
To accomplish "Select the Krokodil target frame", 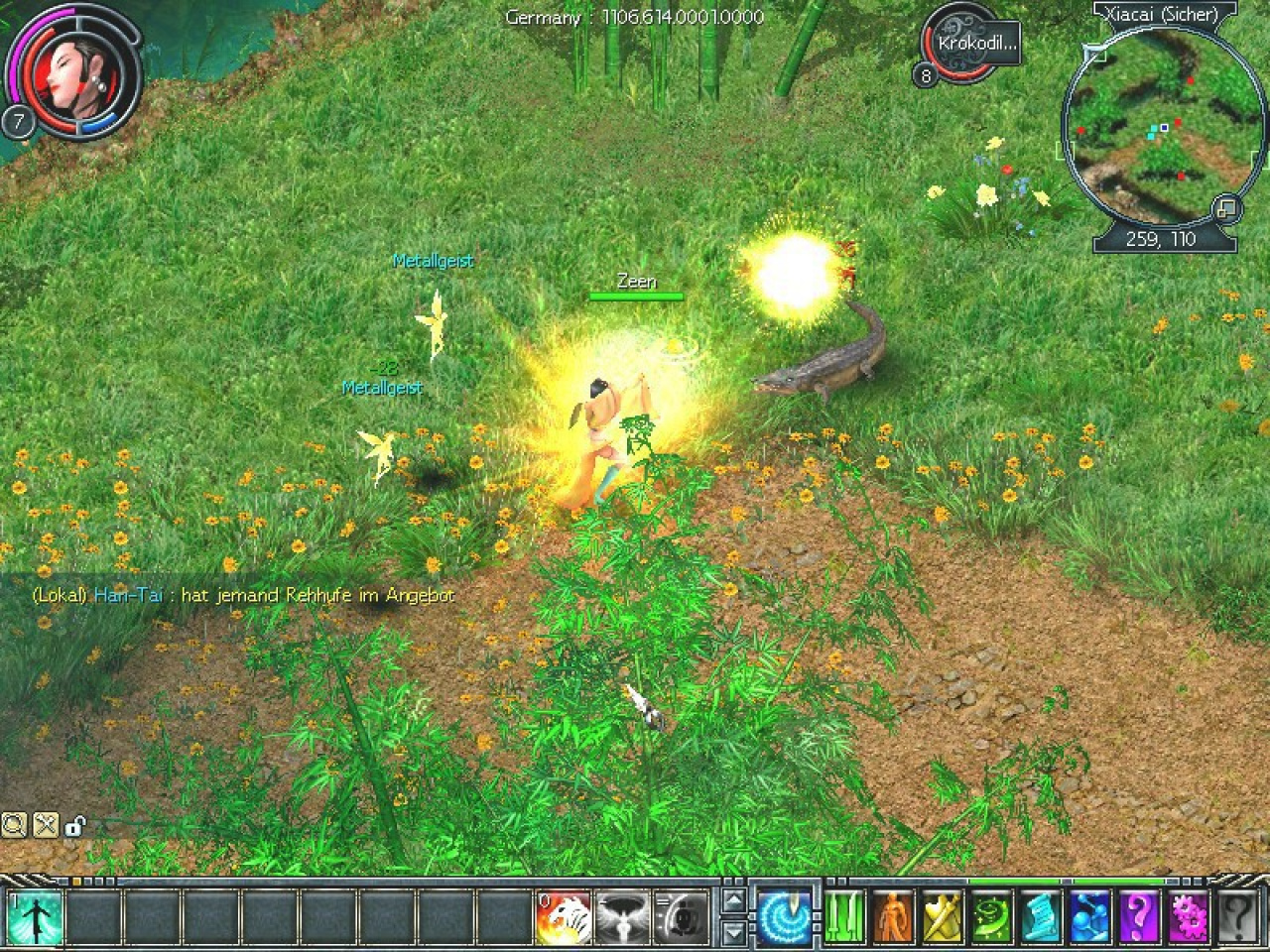I will [x=976, y=45].
